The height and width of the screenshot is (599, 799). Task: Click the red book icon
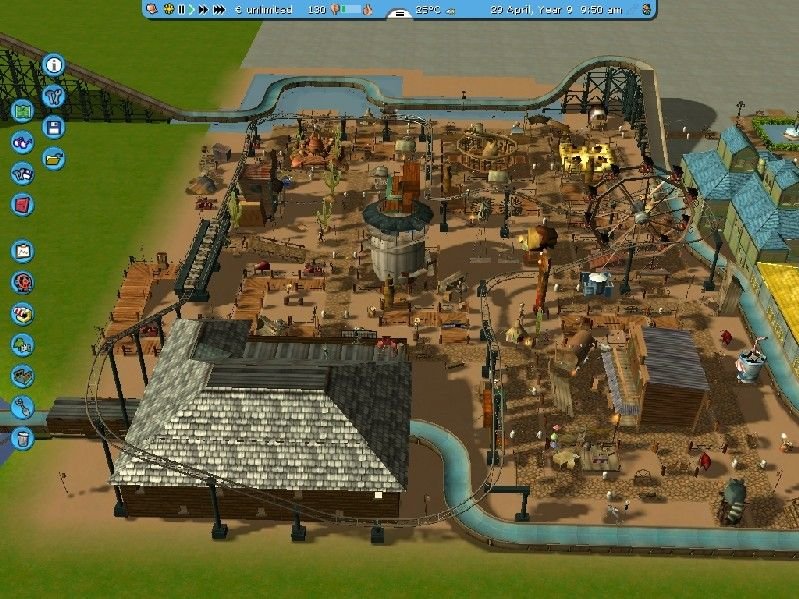[x=22, y=204]
